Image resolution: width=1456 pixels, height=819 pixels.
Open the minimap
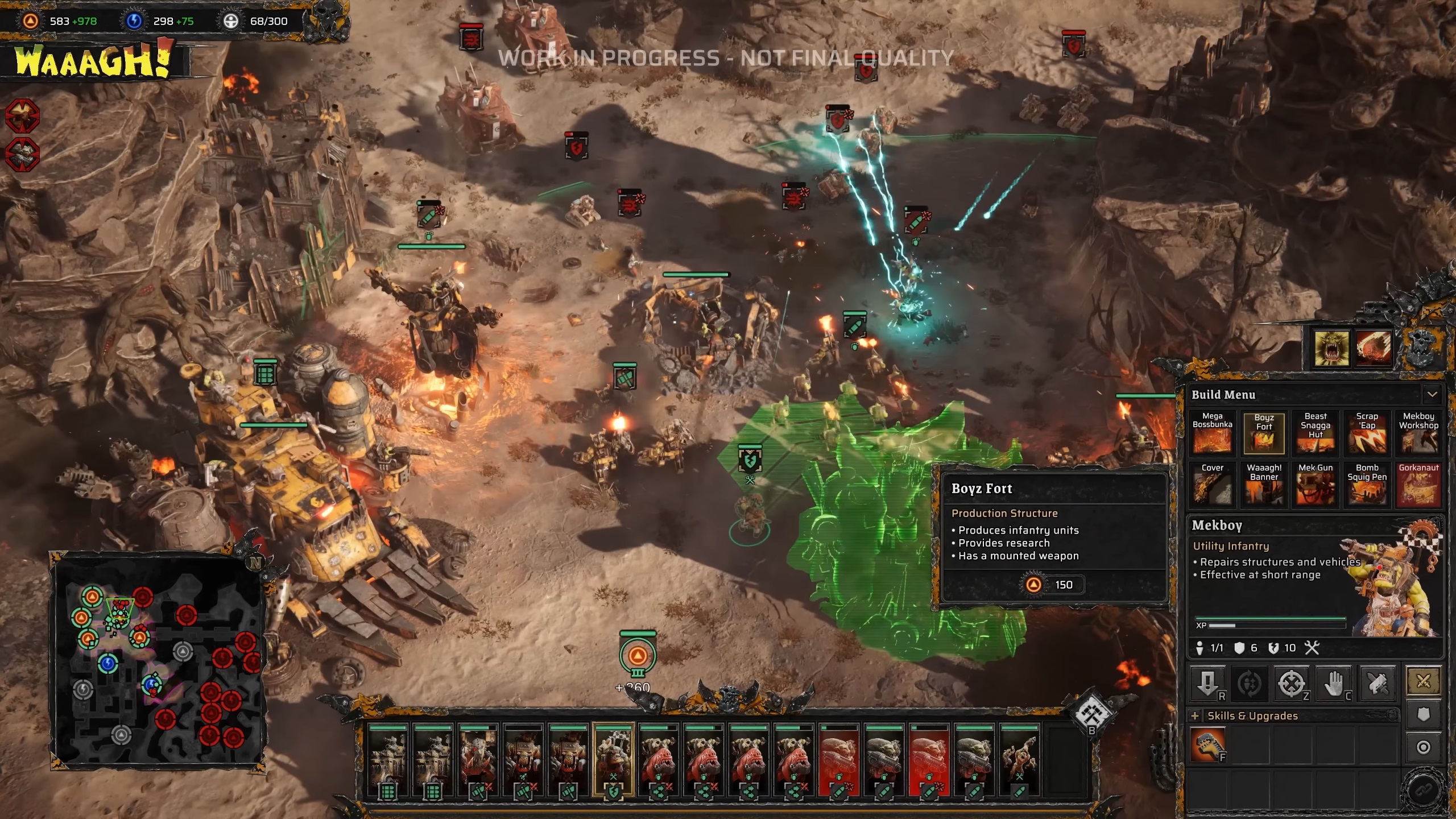coord(158,660)
